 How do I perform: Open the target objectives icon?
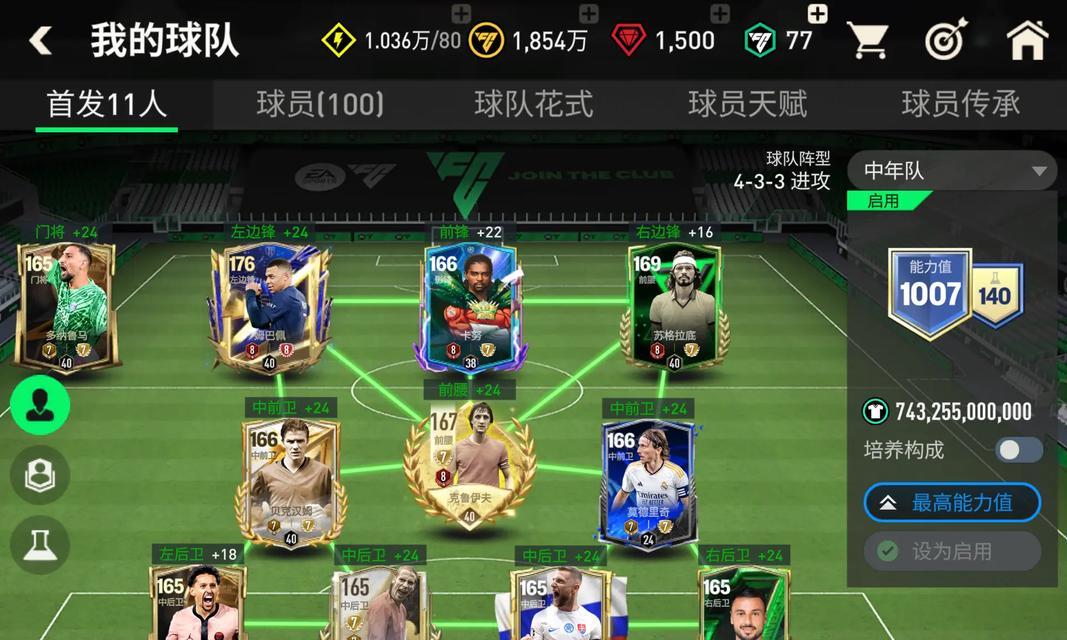945,41
